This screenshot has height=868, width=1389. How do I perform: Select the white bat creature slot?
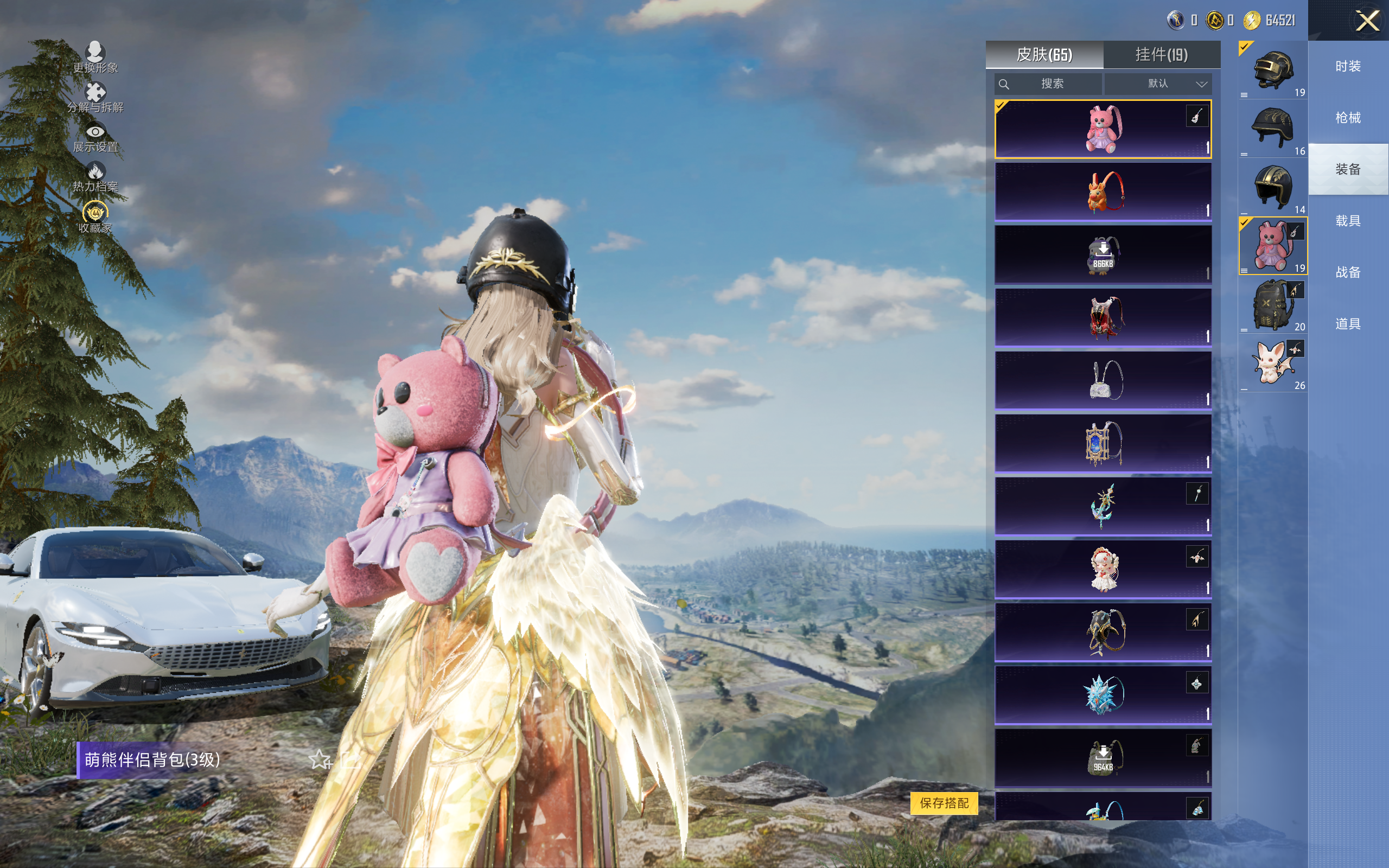click(1272, 363)
